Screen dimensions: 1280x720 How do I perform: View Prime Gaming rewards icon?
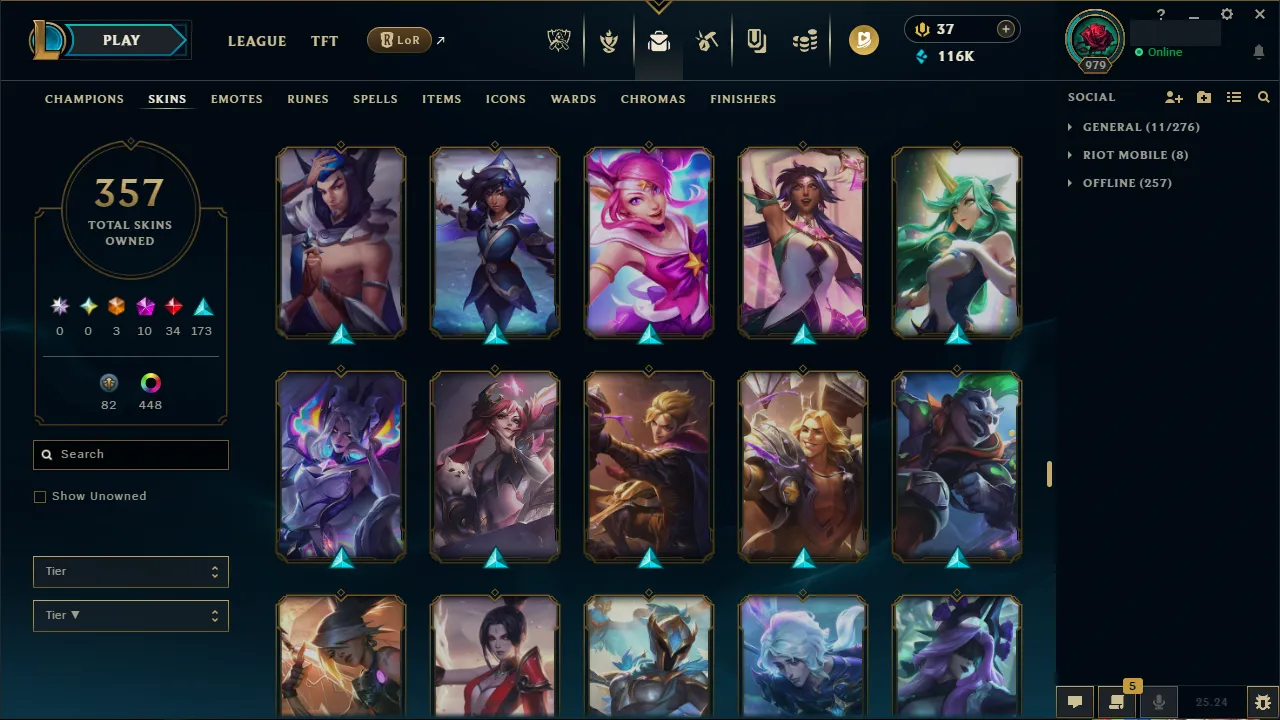point(864,40)
